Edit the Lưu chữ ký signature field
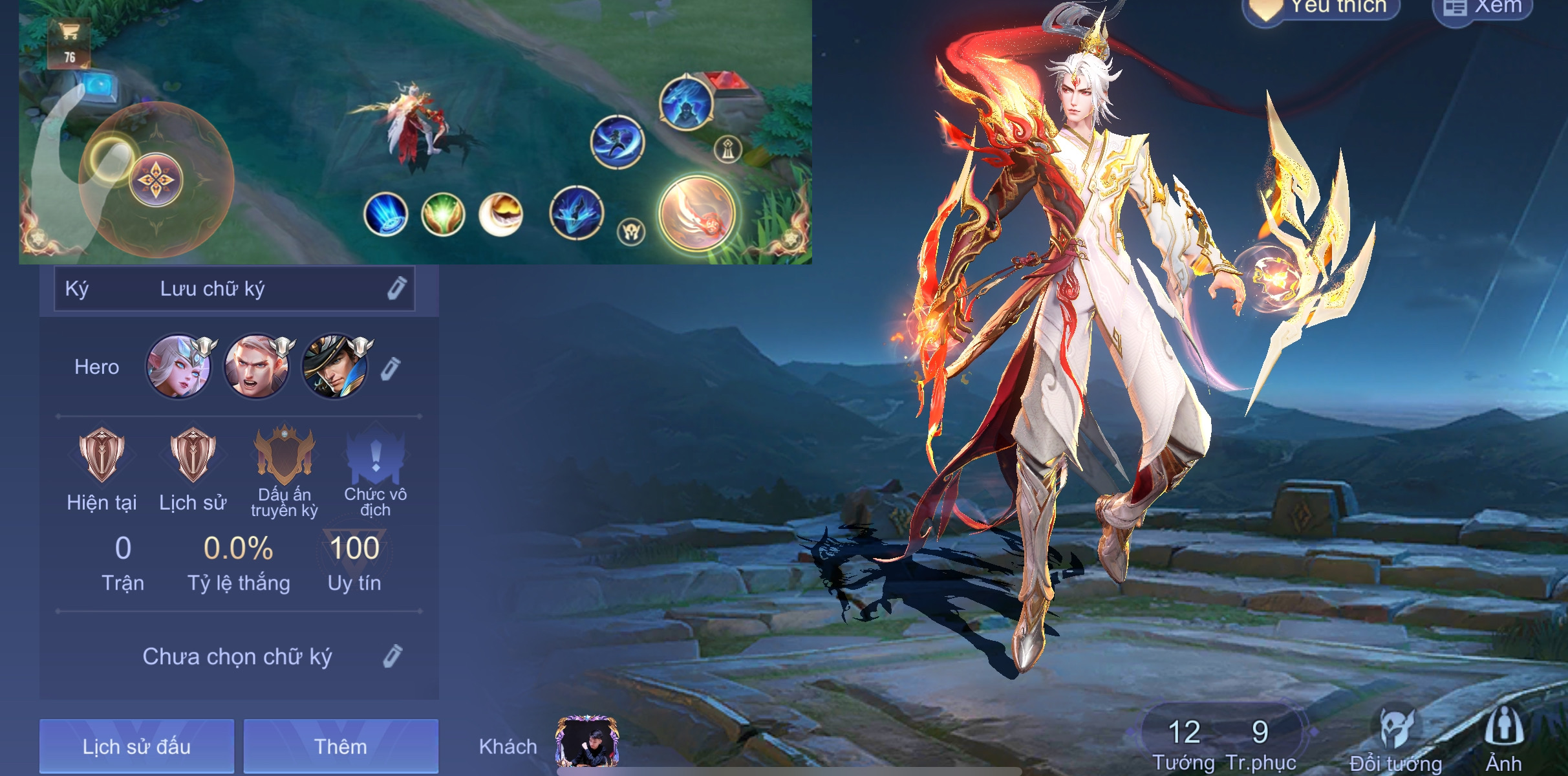This screenshot has height=776, width=1568. click(396, 288)
